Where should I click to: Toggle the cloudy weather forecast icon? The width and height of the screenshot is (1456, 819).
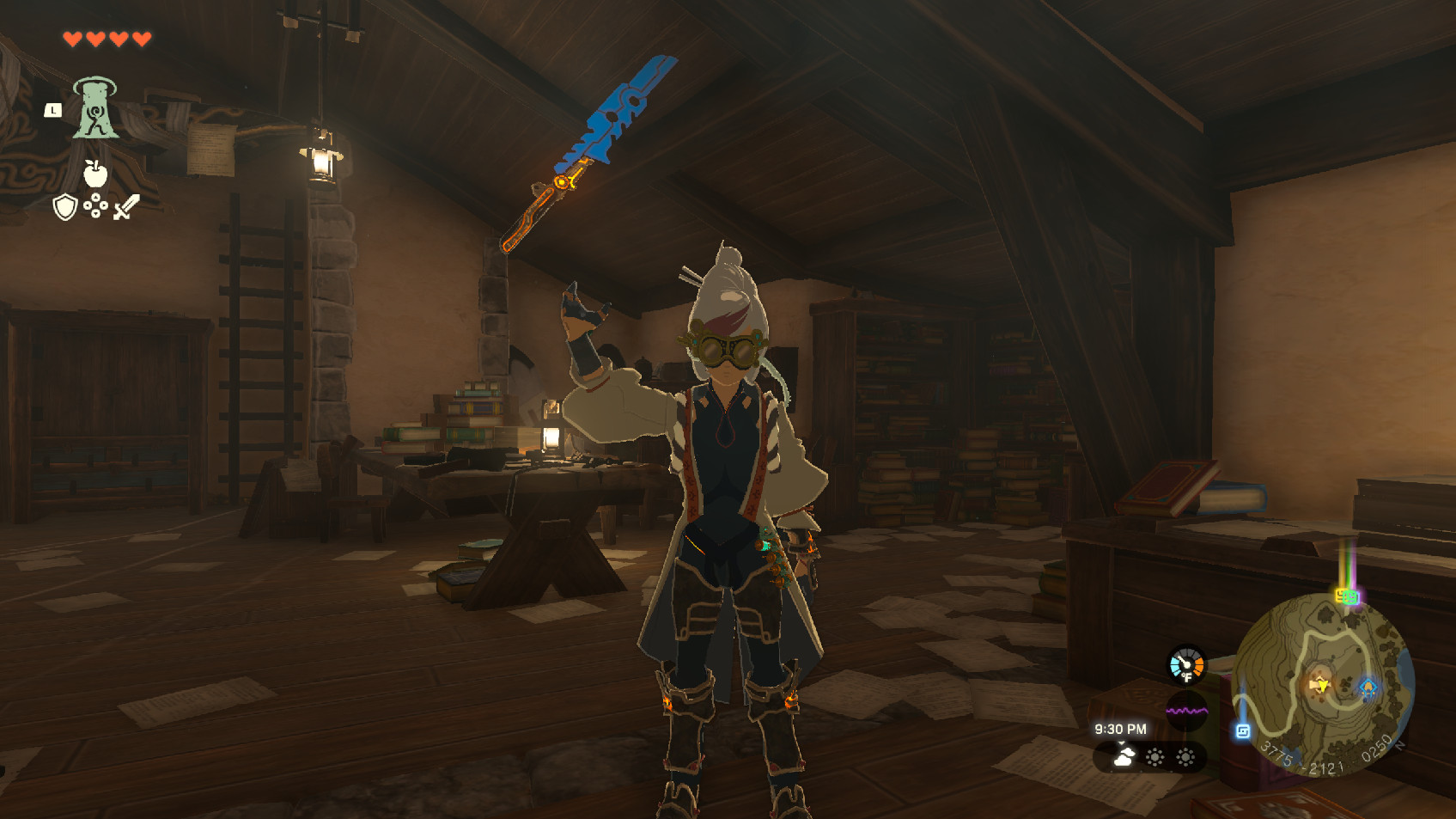click(1125, 755)
